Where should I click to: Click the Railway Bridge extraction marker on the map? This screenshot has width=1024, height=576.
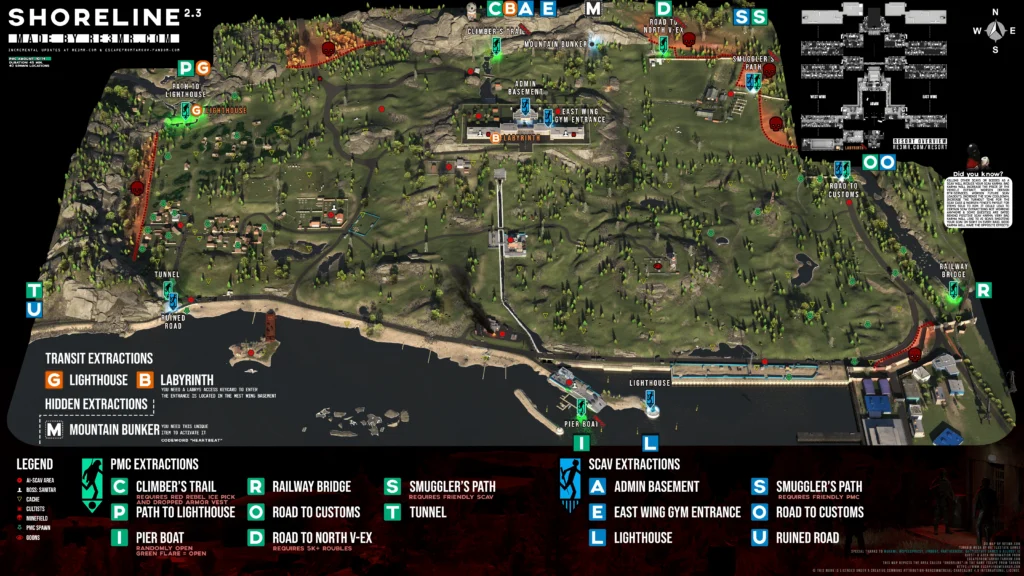coord(955,290)
